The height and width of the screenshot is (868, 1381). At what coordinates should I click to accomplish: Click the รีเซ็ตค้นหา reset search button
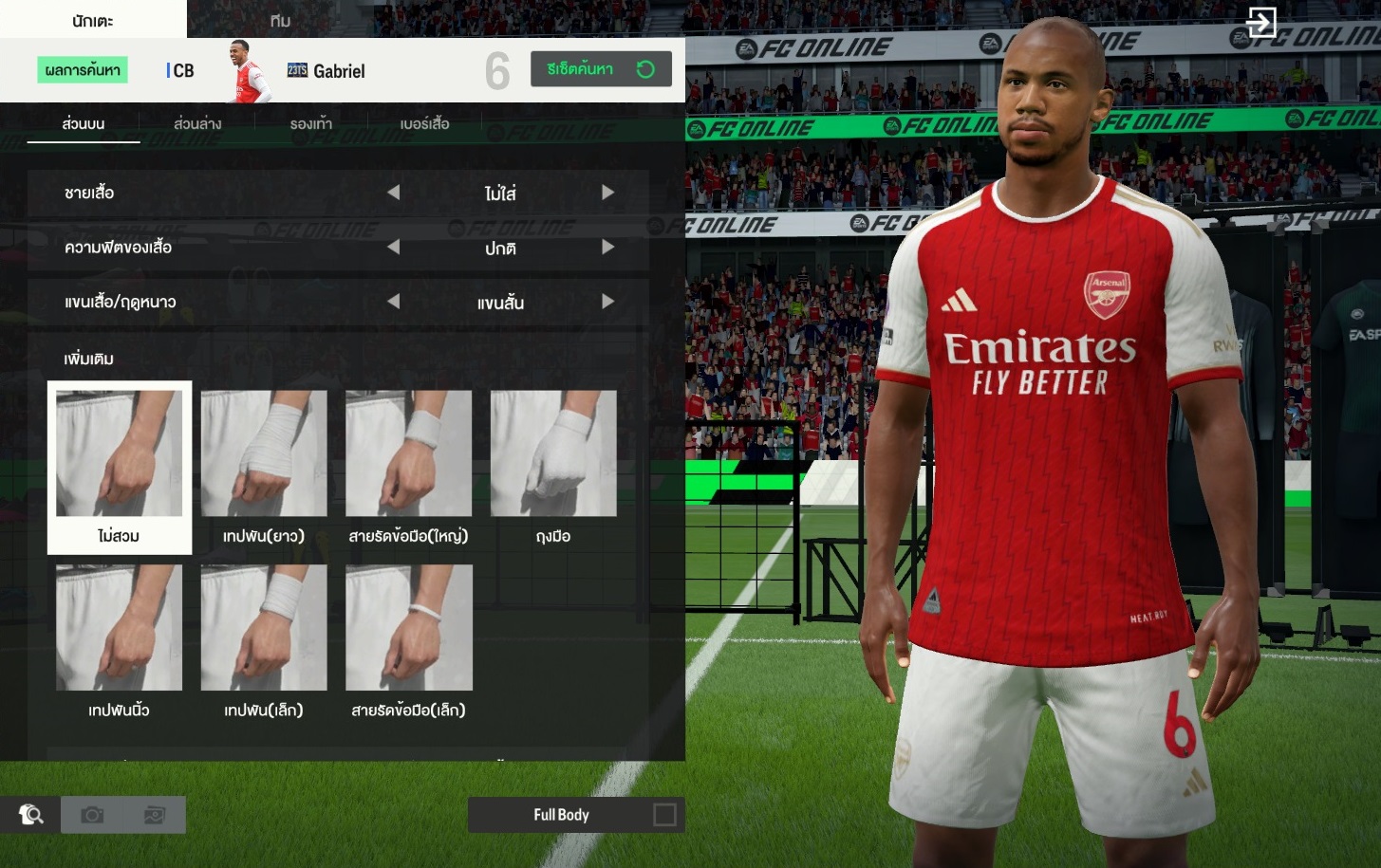(601, 69)
